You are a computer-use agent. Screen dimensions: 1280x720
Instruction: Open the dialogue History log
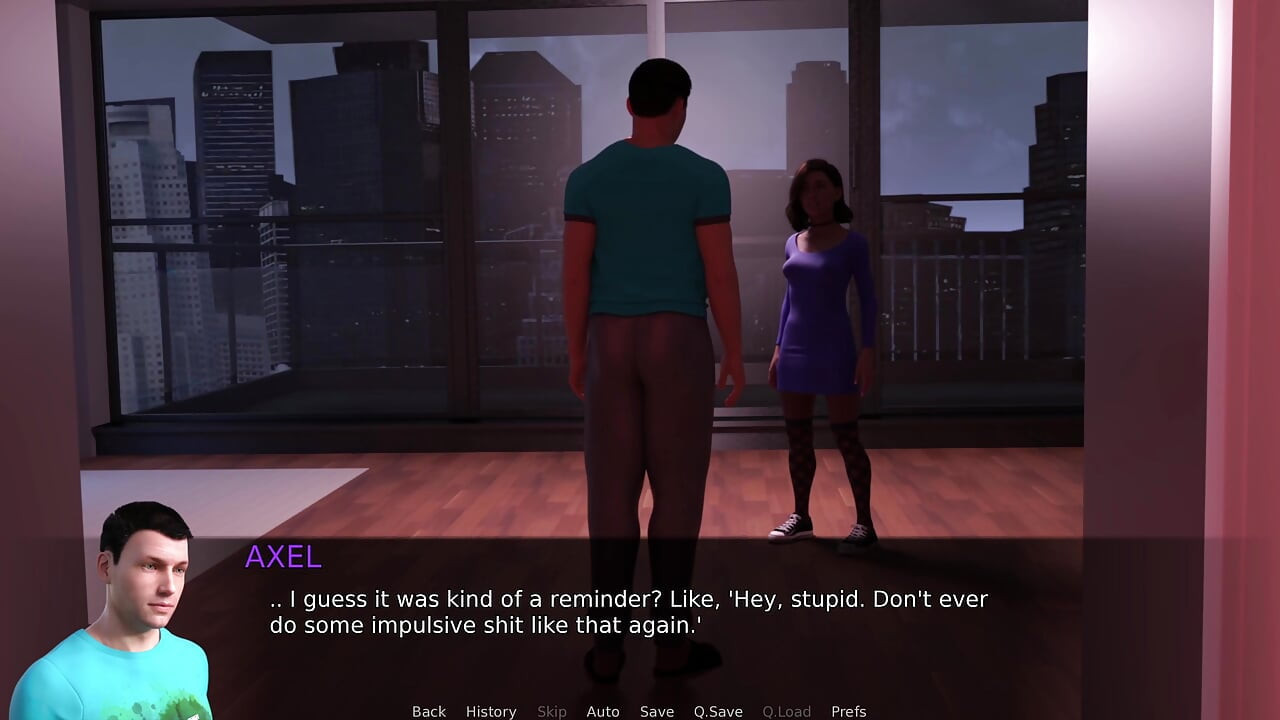click(x=491, y=711)
